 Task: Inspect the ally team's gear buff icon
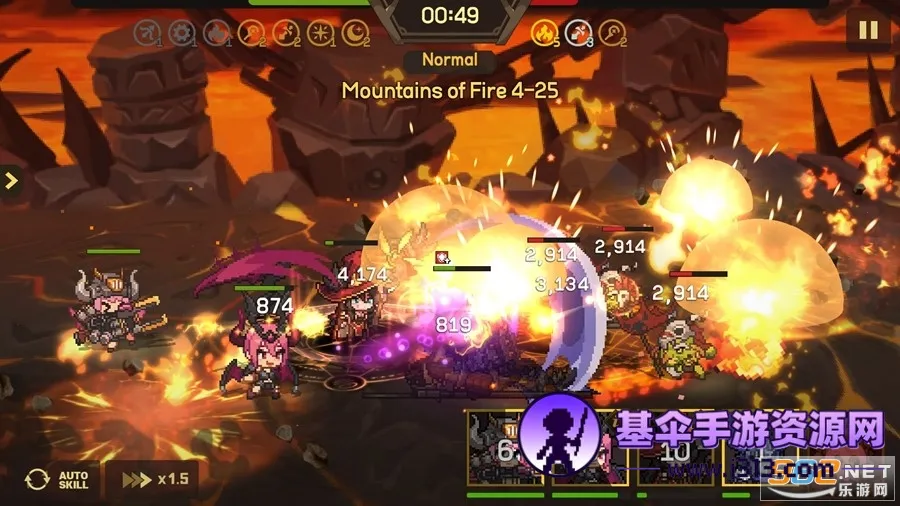pos(181,33)
